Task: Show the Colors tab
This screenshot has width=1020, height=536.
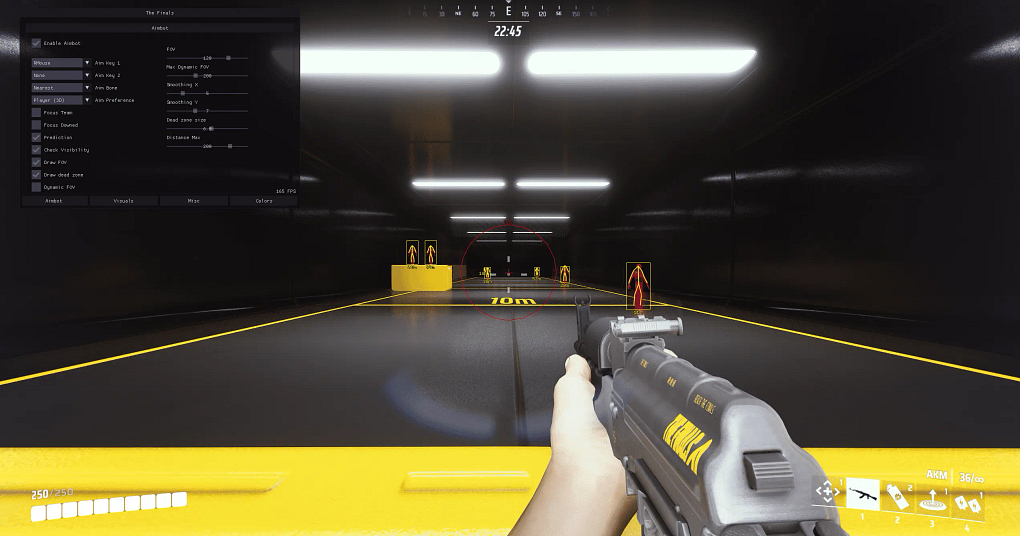Action: (x=264, y=201)
